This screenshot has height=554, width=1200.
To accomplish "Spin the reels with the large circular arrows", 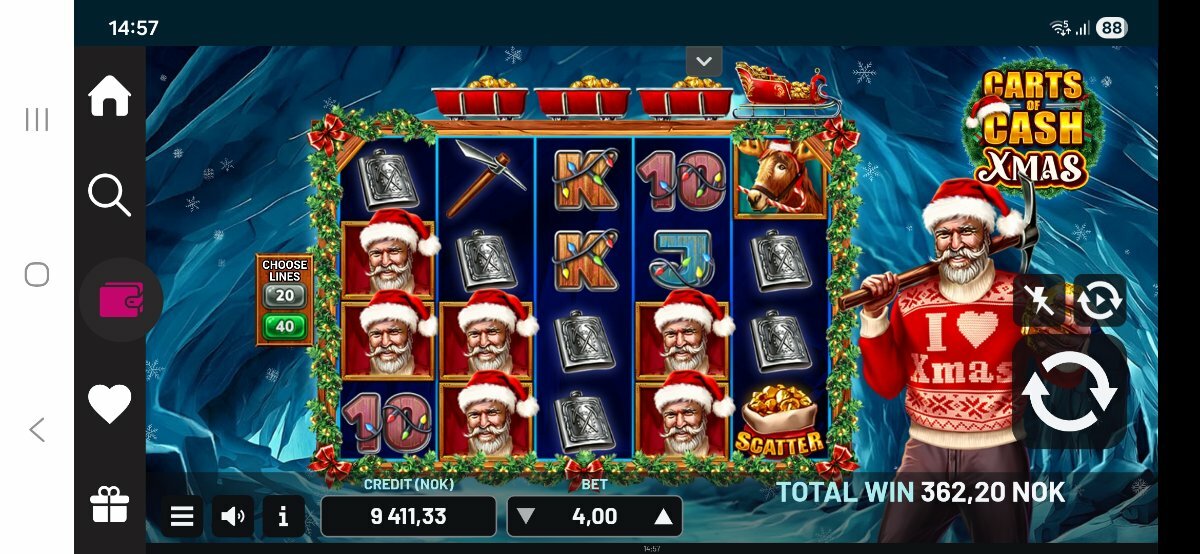I will (1069, 392).
